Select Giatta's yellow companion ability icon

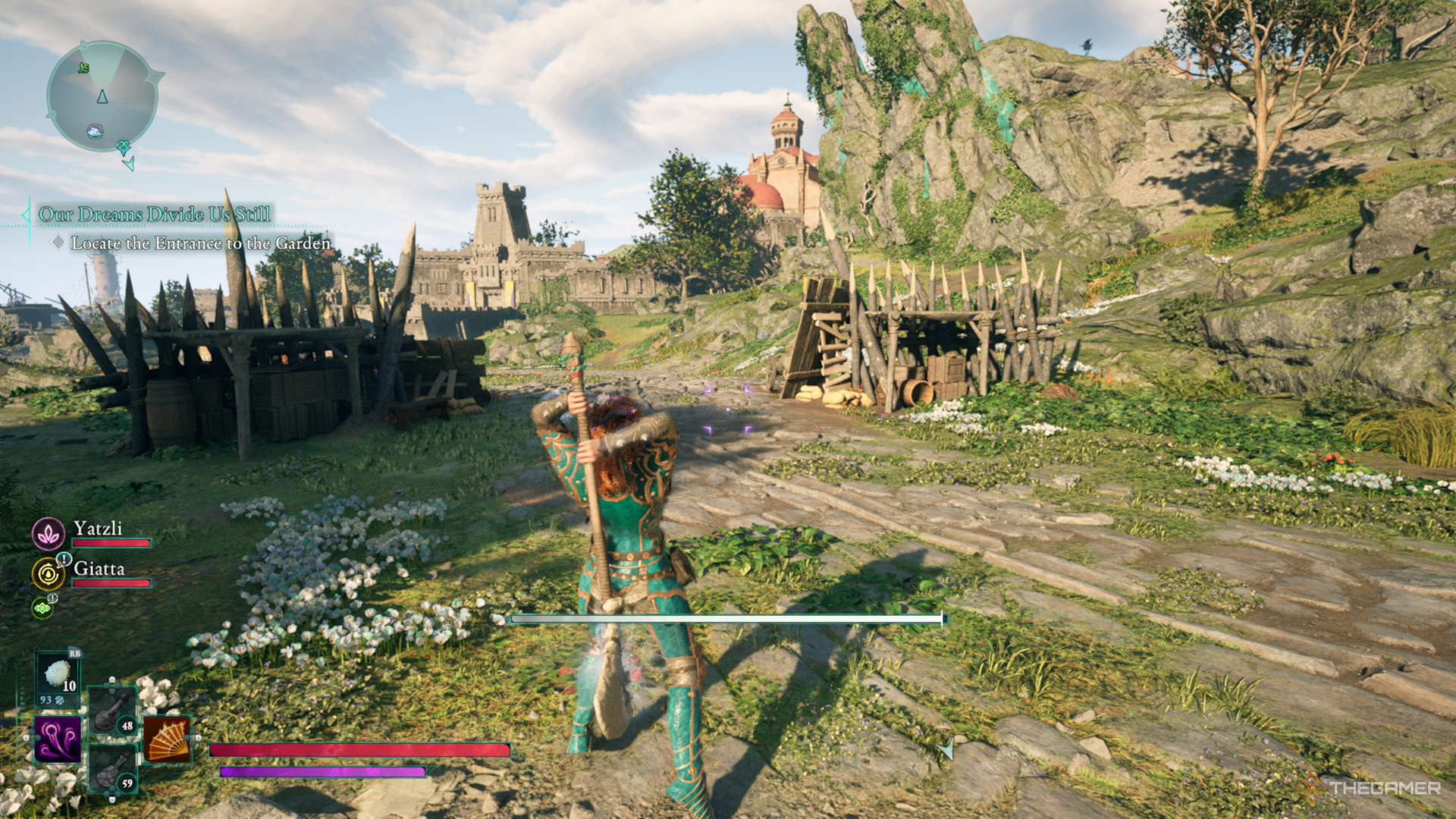pos(49,574)
